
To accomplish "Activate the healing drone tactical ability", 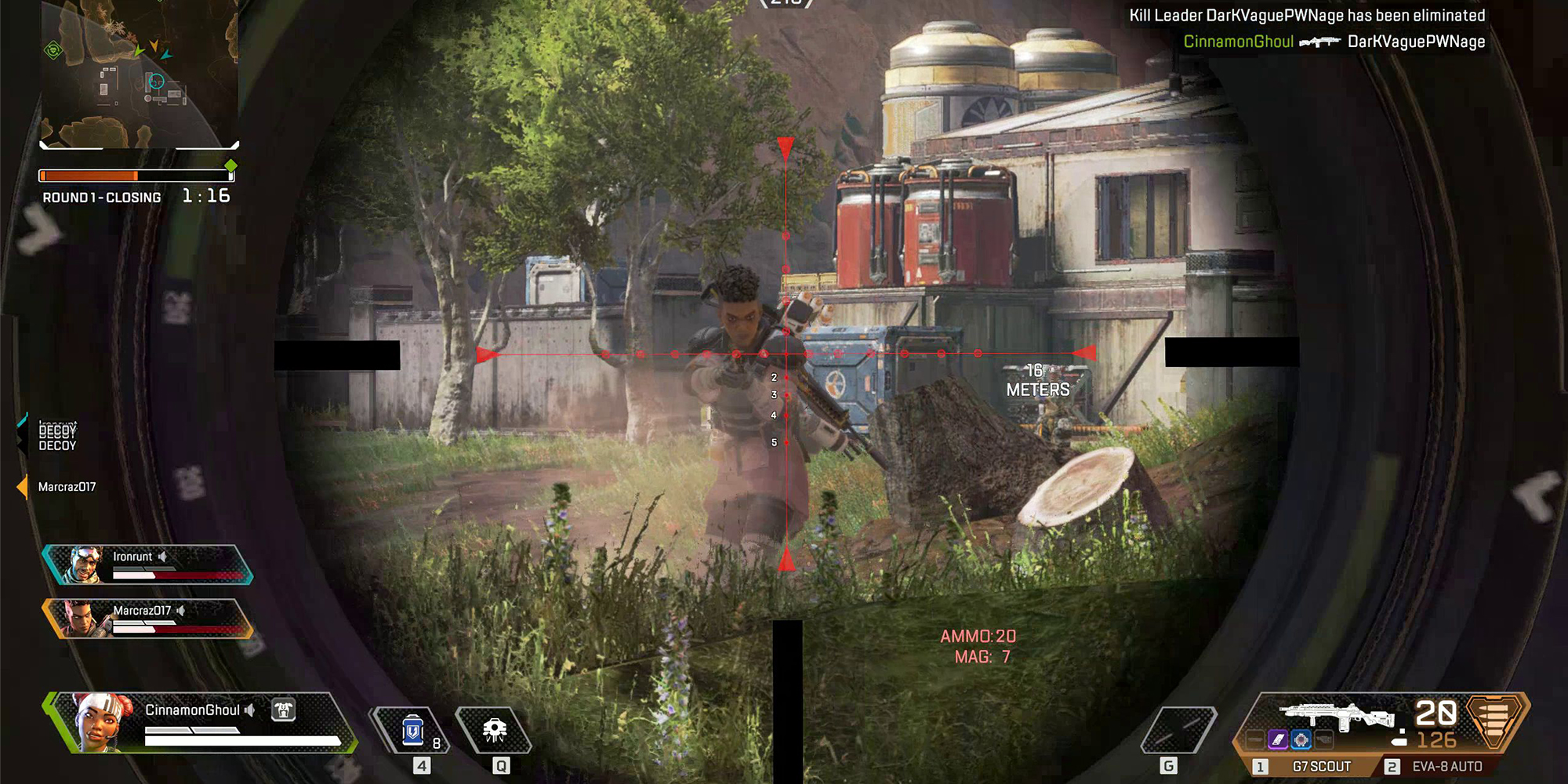I will click(x=494, y=731).
